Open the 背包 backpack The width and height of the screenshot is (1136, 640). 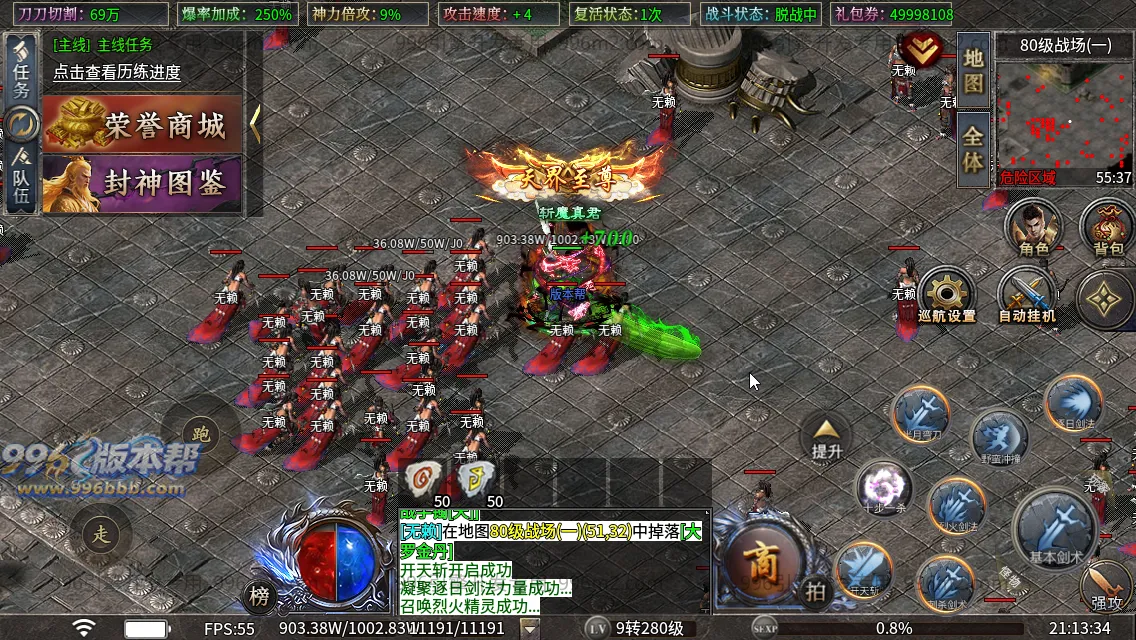[1107, 227]
